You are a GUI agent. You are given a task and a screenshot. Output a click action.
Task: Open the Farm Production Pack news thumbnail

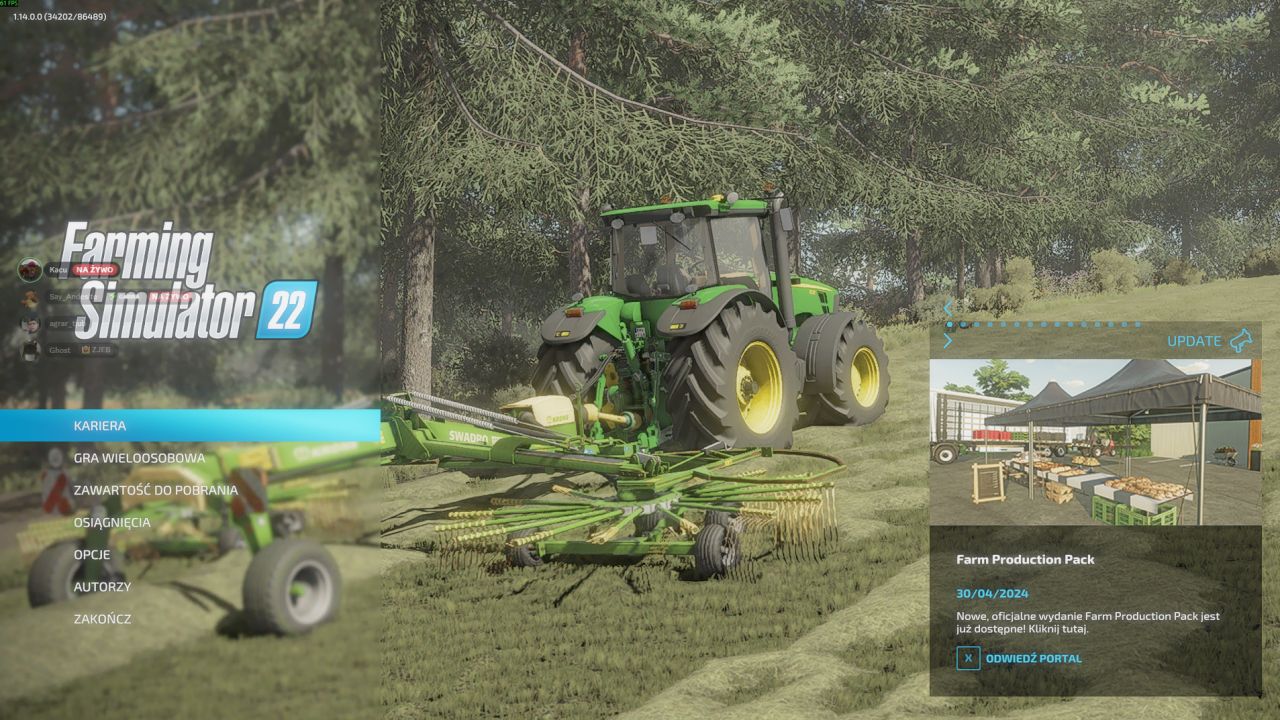click(x=1095, y=442)
